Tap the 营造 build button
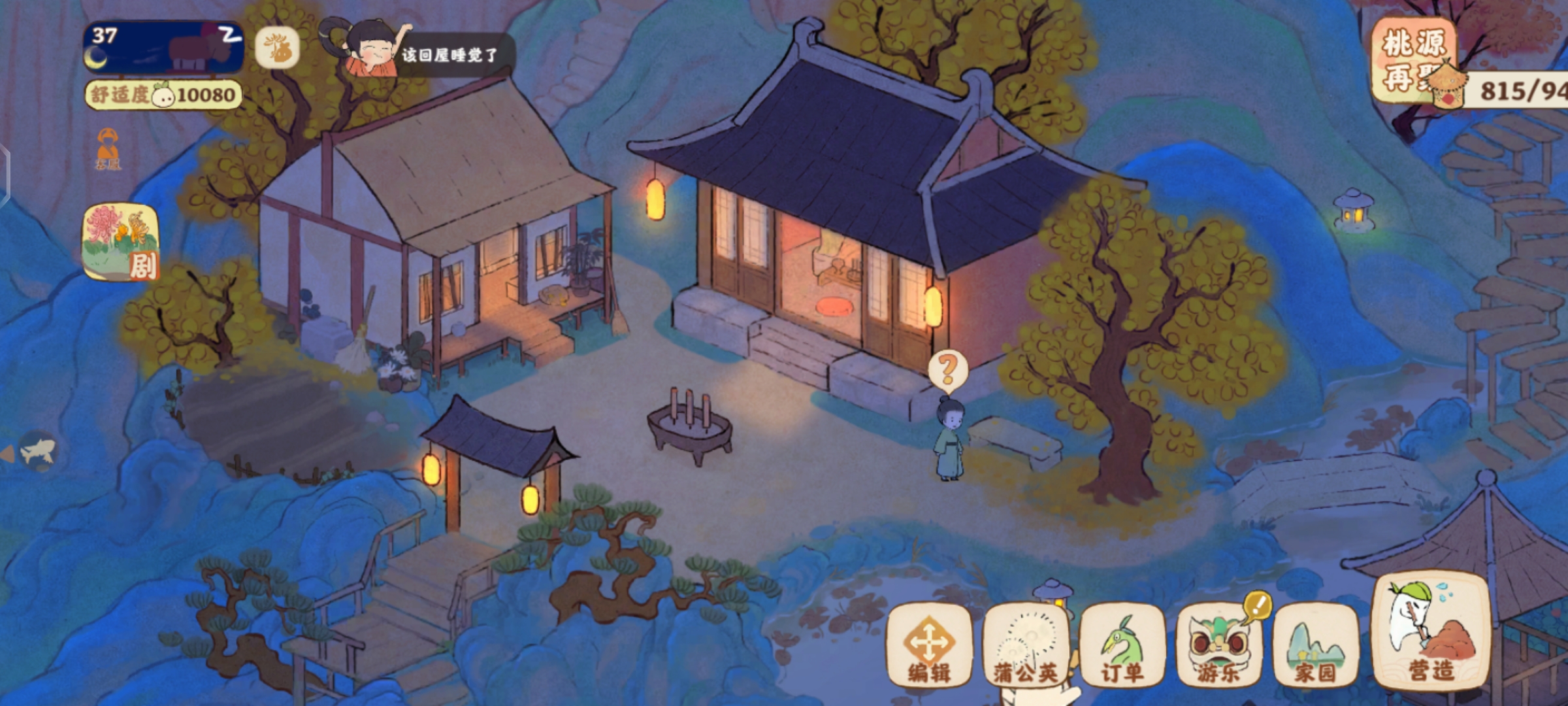Image resolution: width=1568 pixels, height=706 pixels. (1431, 632)
